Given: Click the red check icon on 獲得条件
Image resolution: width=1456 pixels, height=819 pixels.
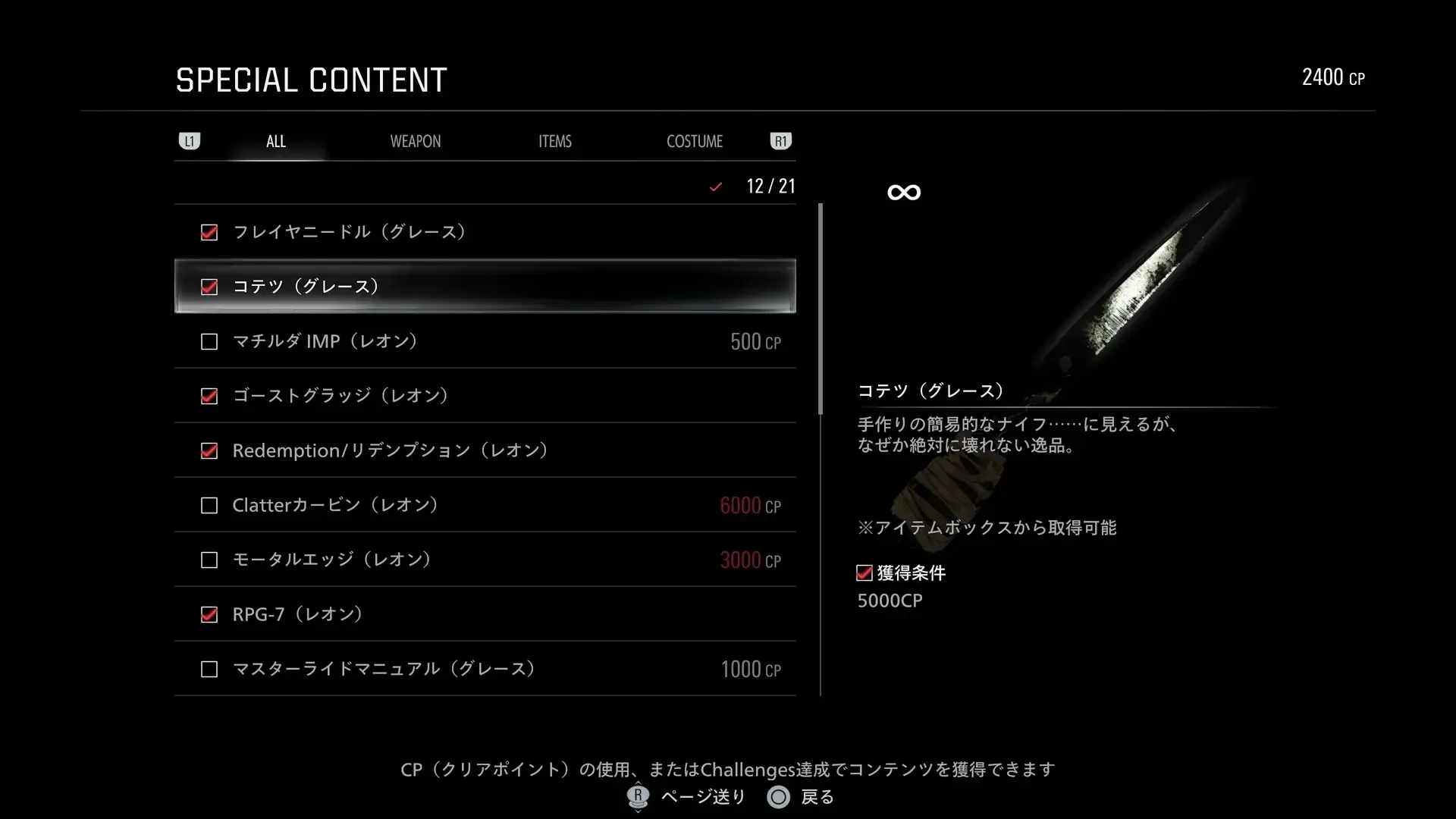Looking at the screenshot, I should pos(864,573).
